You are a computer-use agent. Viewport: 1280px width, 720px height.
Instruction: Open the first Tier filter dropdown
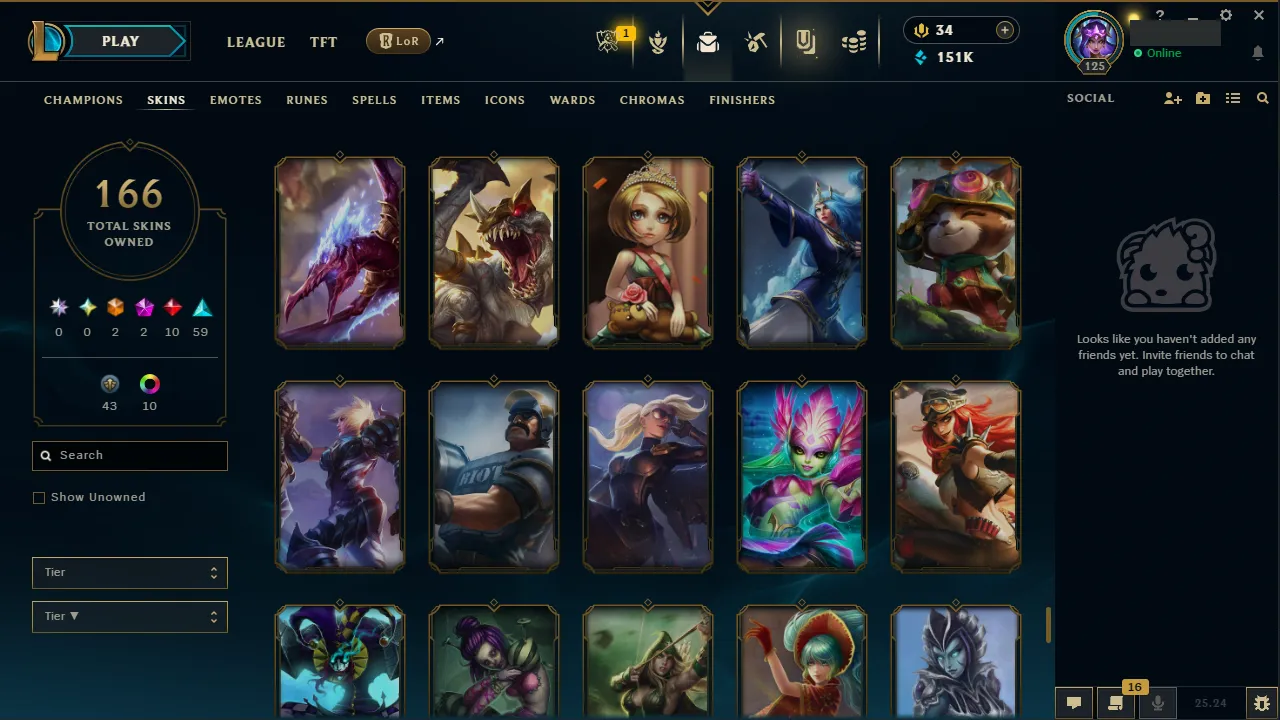(x=129, y=572)
